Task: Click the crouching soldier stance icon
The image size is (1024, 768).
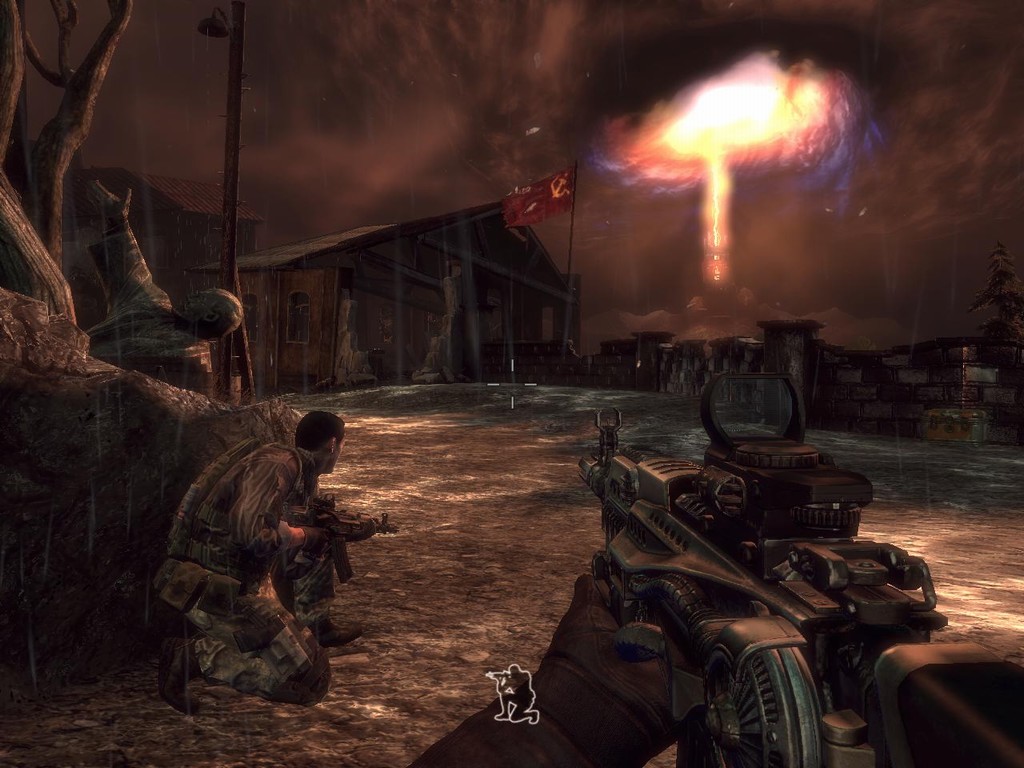Action: (x=513, y=693)
